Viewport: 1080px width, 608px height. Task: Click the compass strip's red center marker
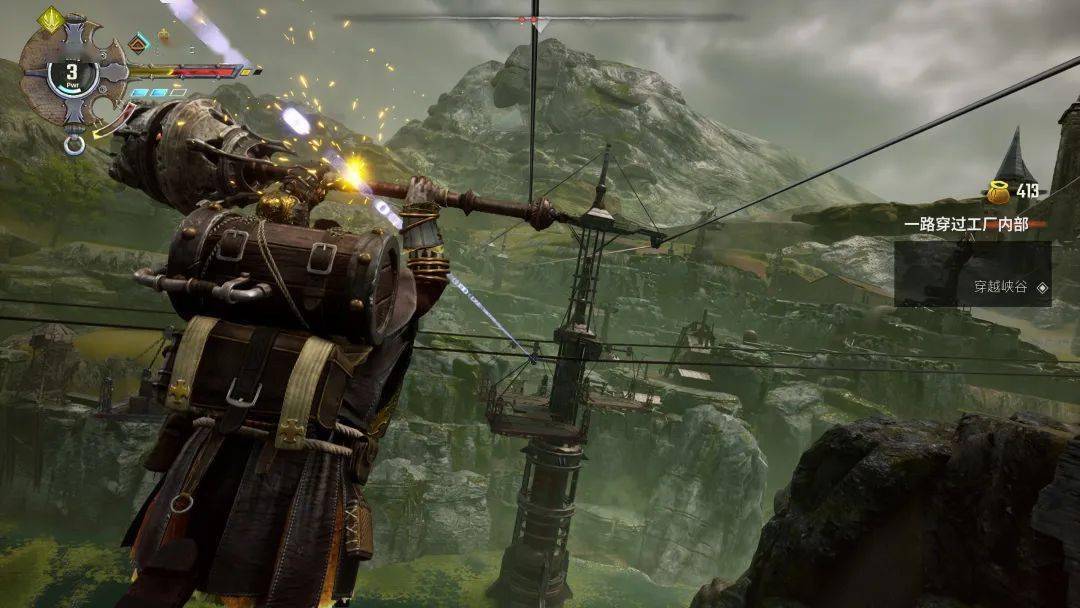click(x=534, y=19)
